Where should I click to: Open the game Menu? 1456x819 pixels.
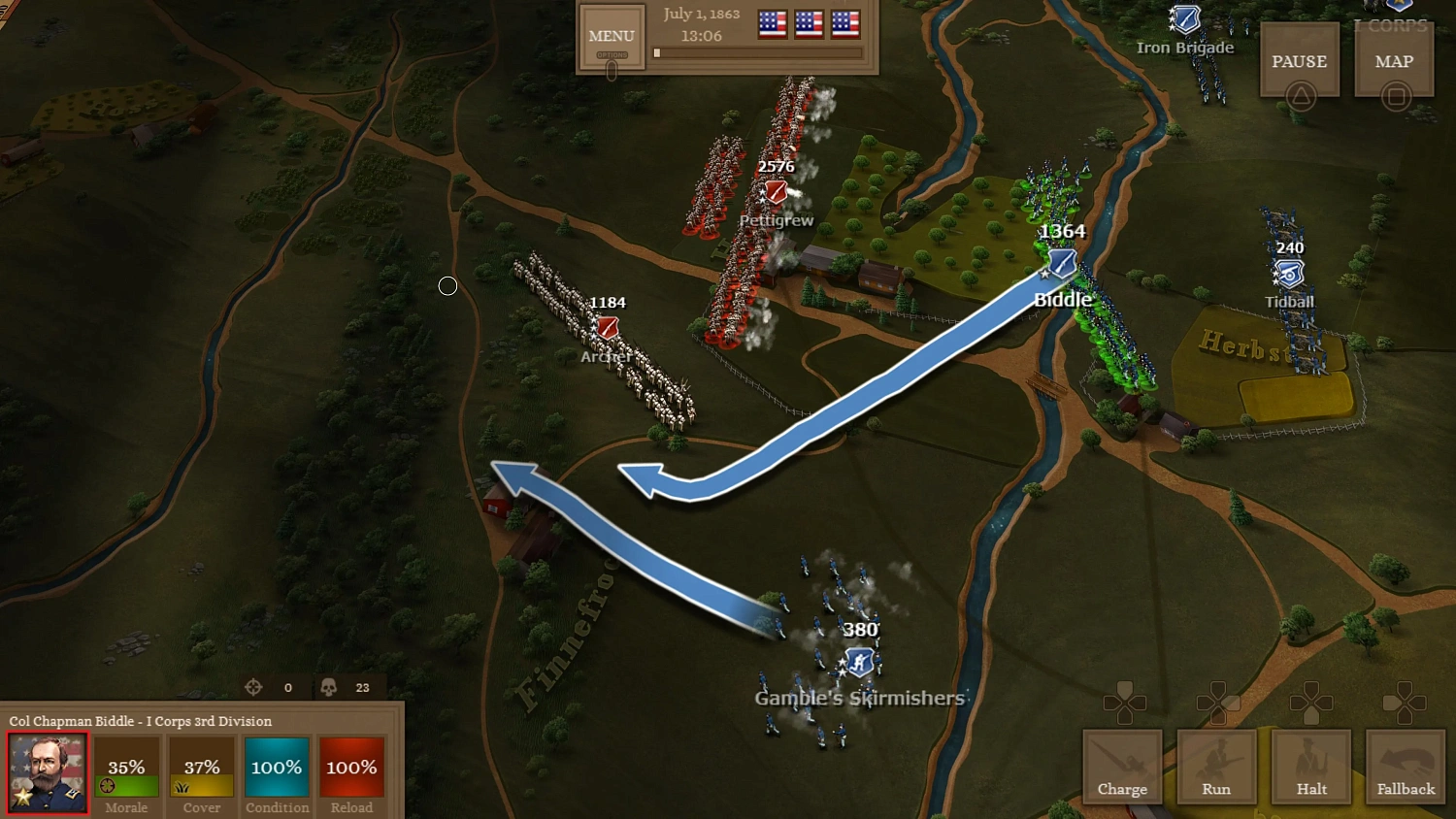[611, 35]
